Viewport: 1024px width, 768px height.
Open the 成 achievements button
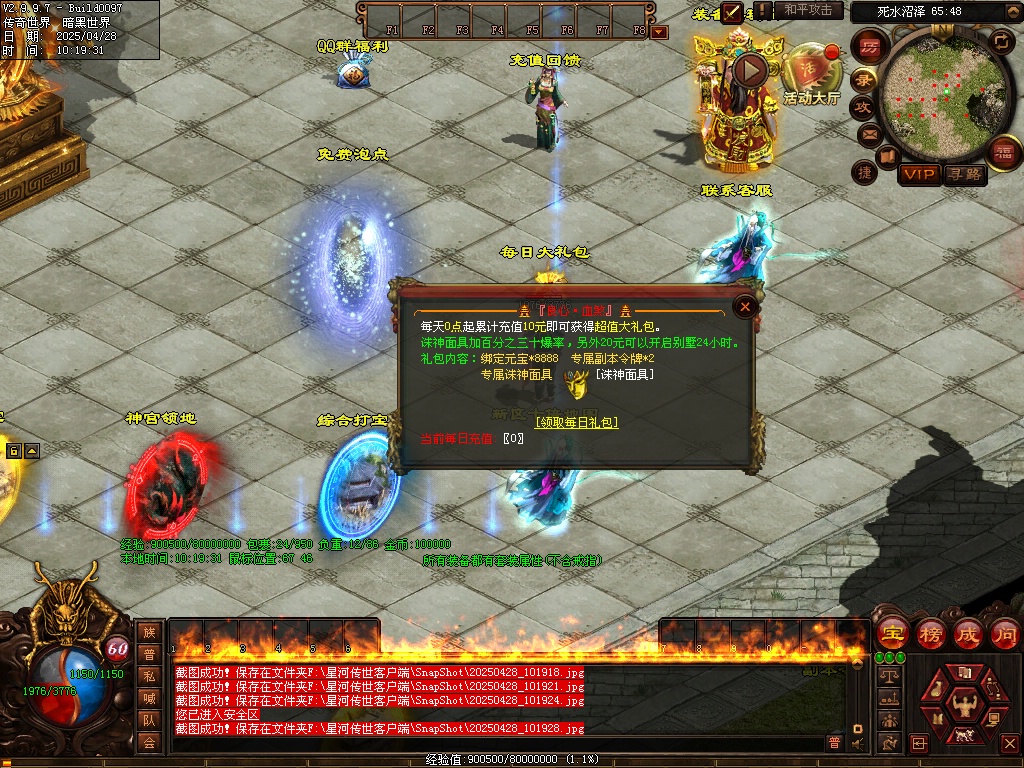click(x=968, y=634)
